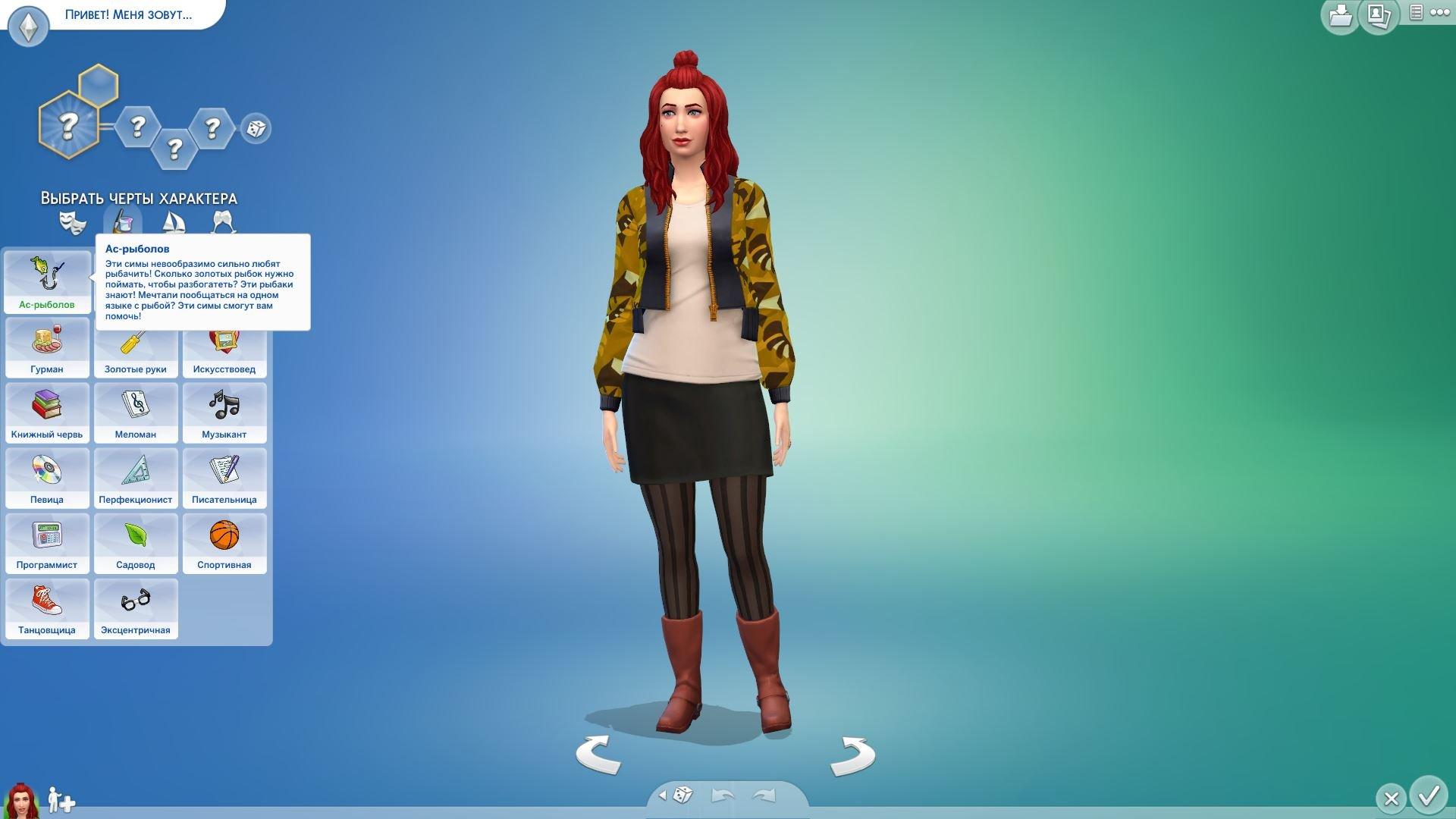Image resolution: width=1456 pixels, height=819 pixels.
Task: Choose the Гурман trait
Action: coord(47,347)
